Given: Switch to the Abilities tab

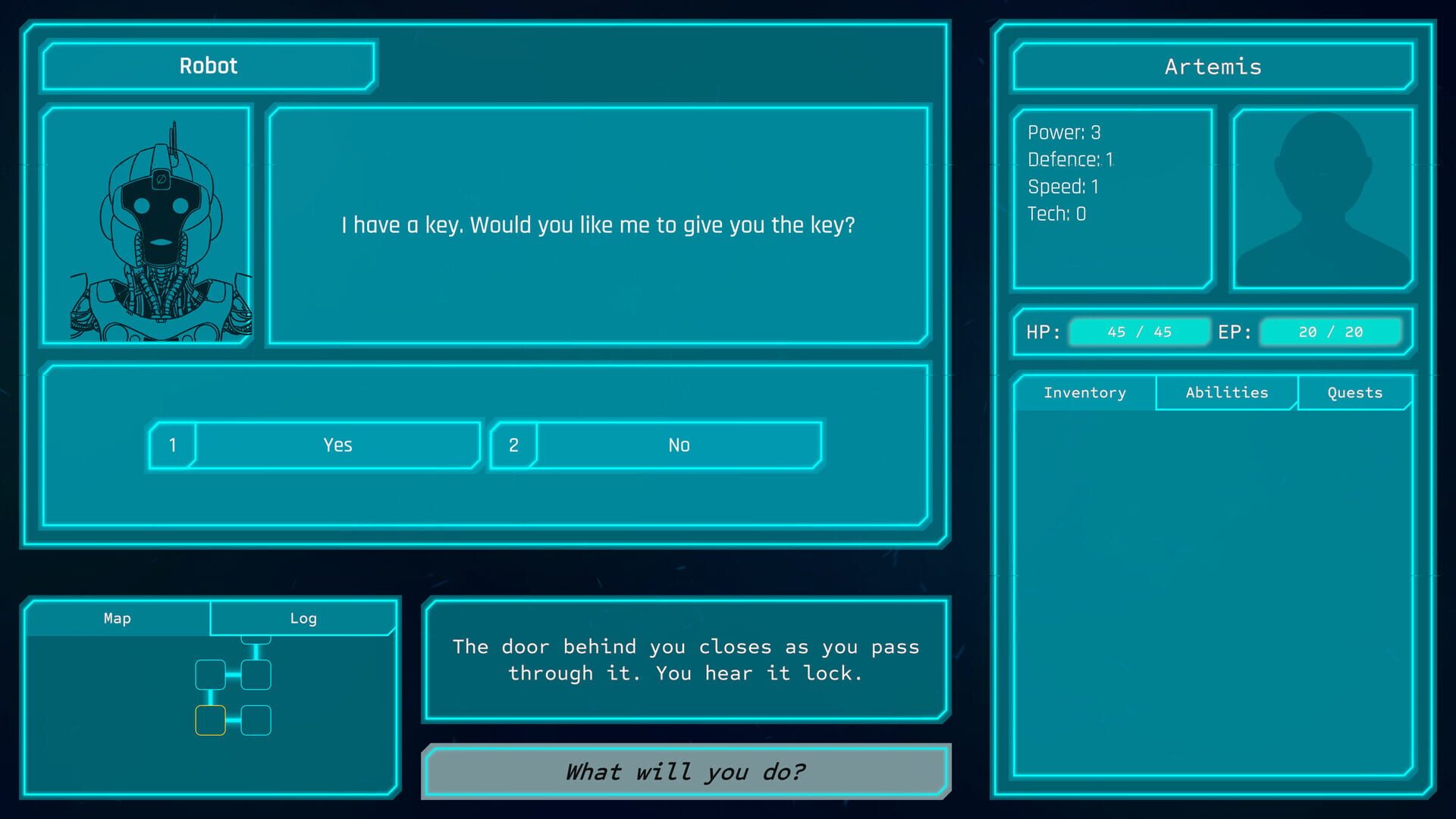Looking at the screenshot, I should pyautogui.click(x=1225, y=392).
